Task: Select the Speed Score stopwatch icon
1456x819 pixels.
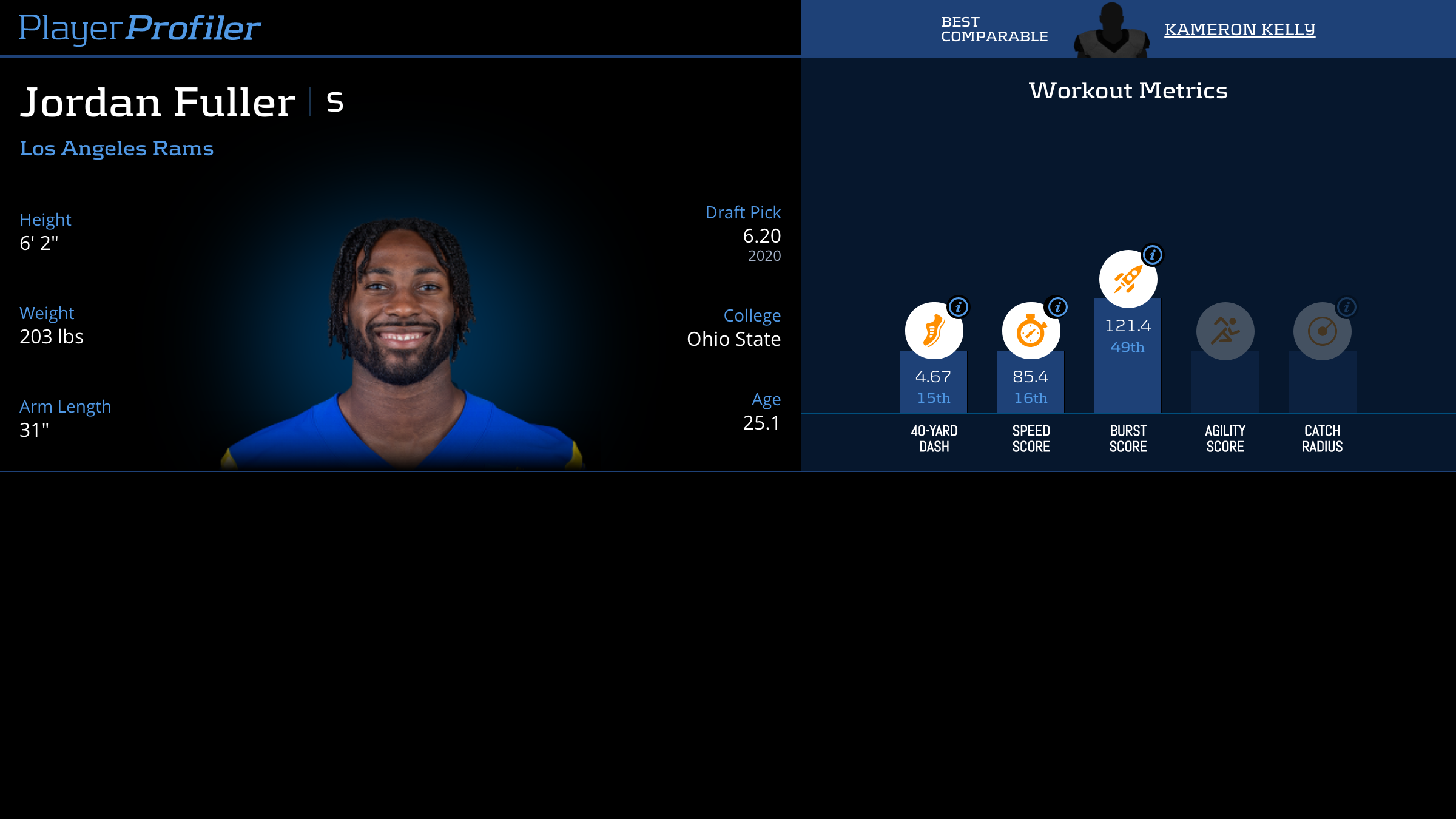Action: coord(1031,331)
